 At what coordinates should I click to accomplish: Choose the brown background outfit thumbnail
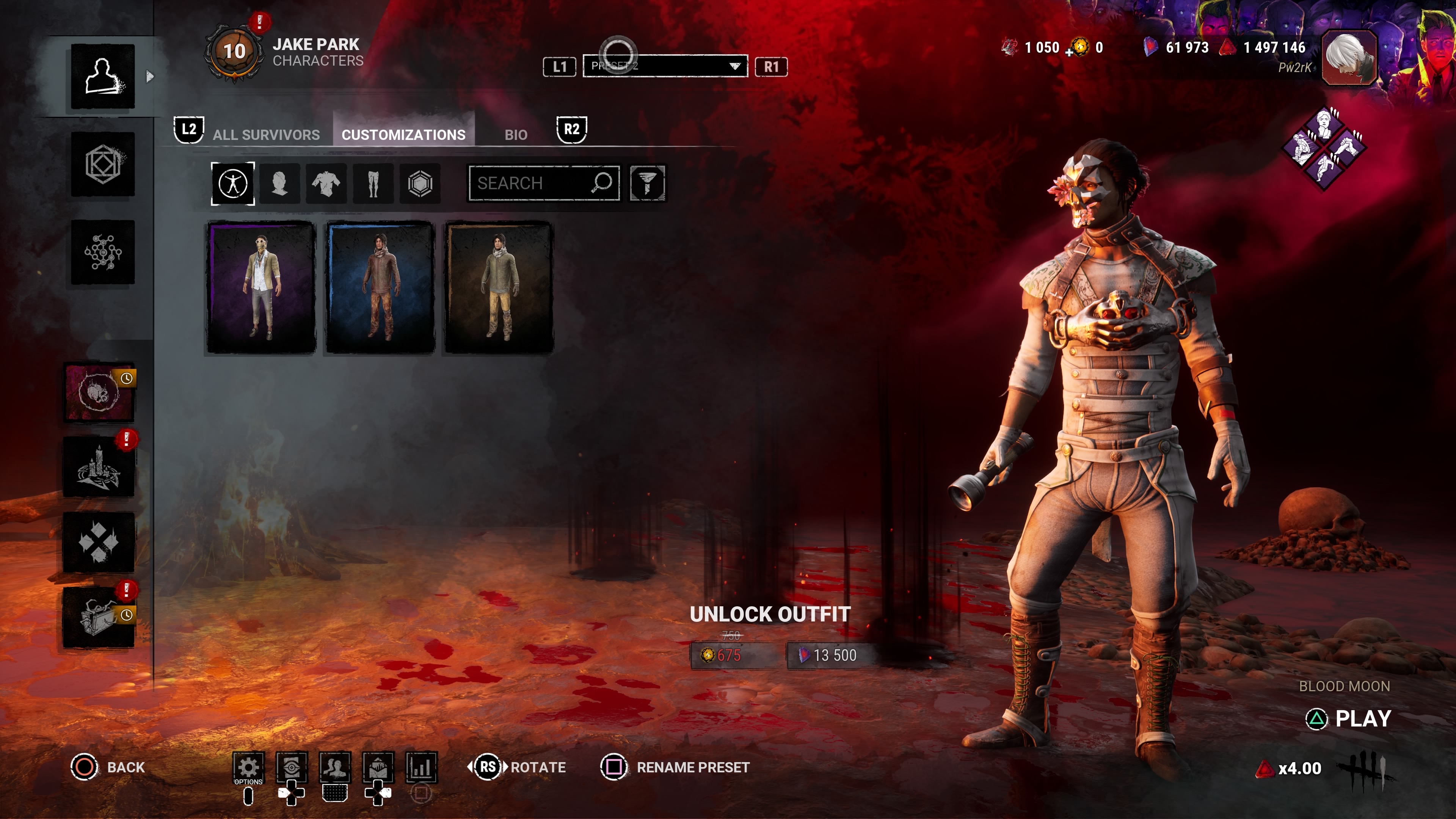point(499,288)
